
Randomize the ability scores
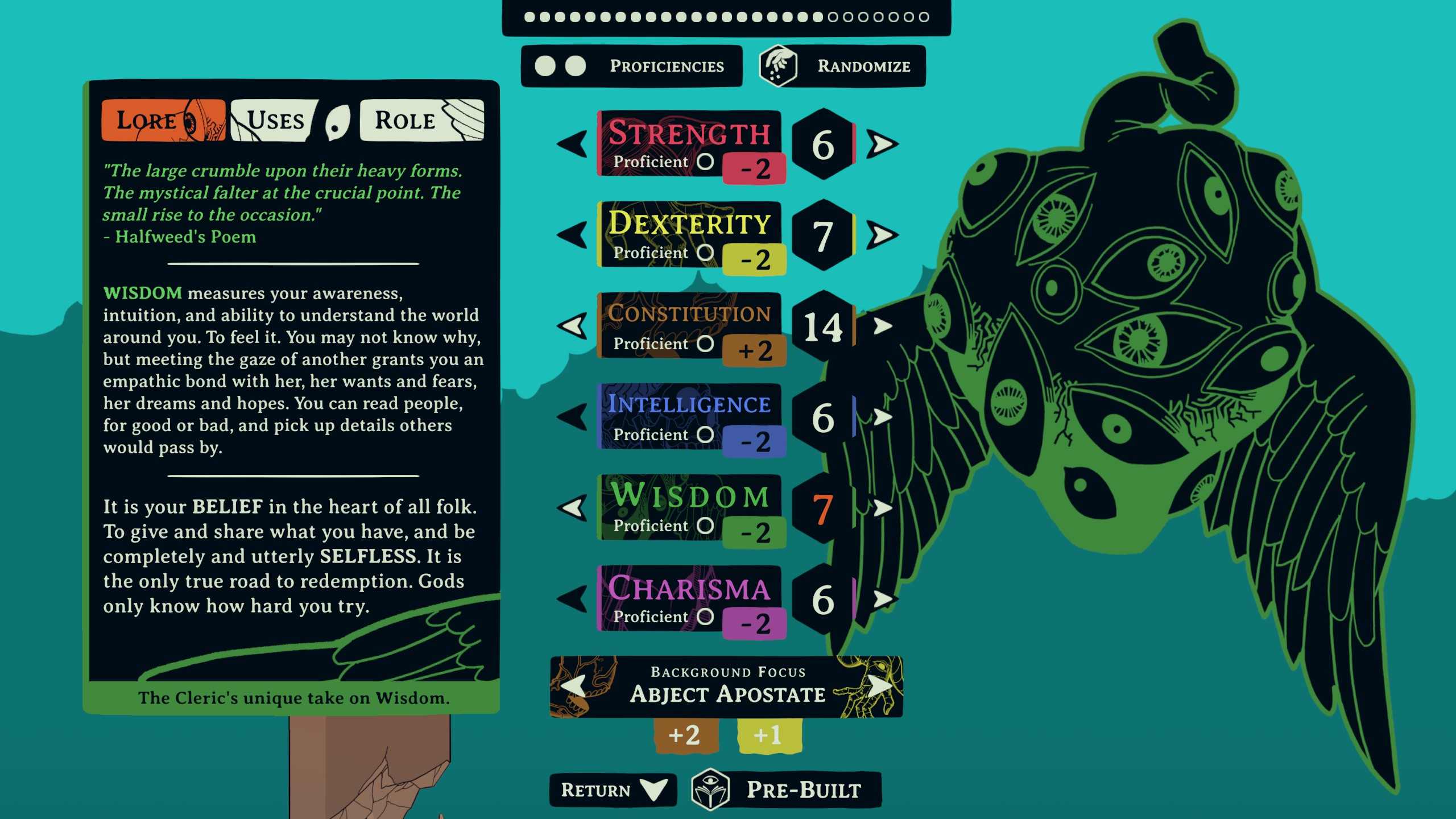click(842, 66)
